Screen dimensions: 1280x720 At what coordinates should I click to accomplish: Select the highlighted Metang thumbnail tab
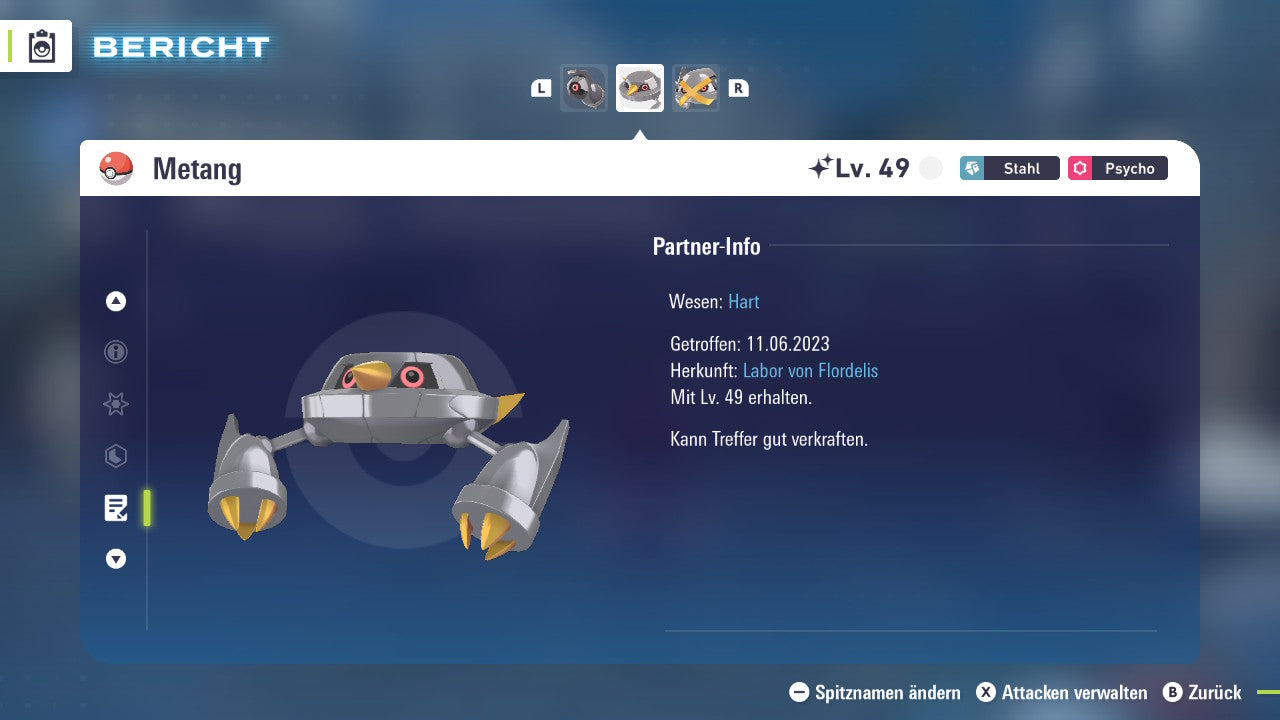(x=640, y=88)
